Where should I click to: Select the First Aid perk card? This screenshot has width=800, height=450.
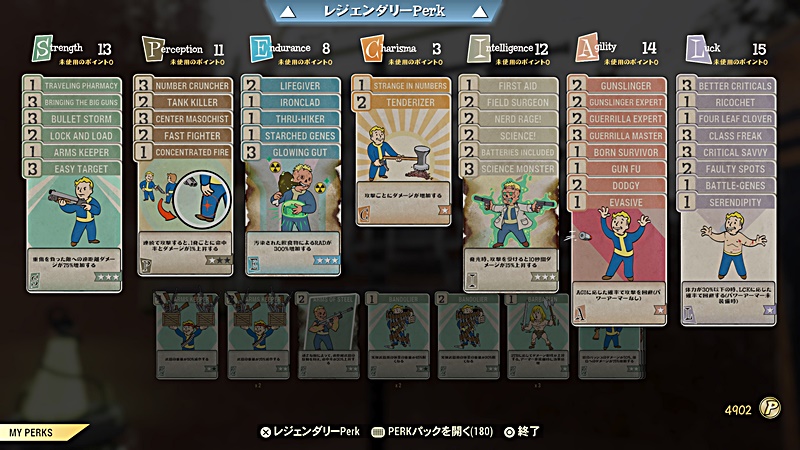pyautogui.click(x=518, y=86)
